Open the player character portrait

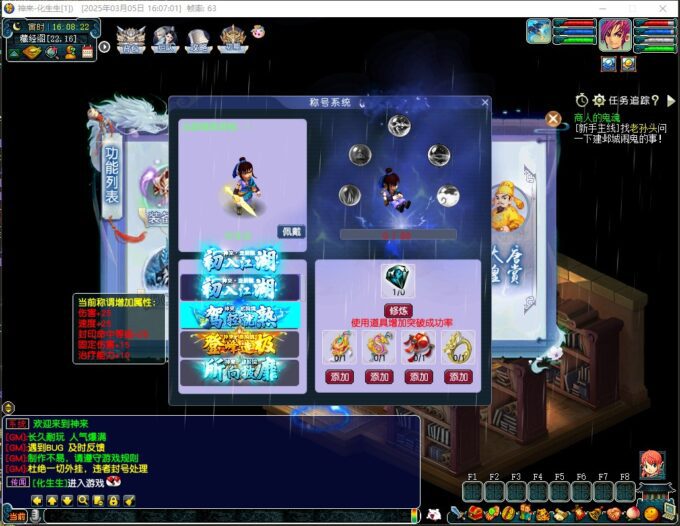(x=615, y=35)
